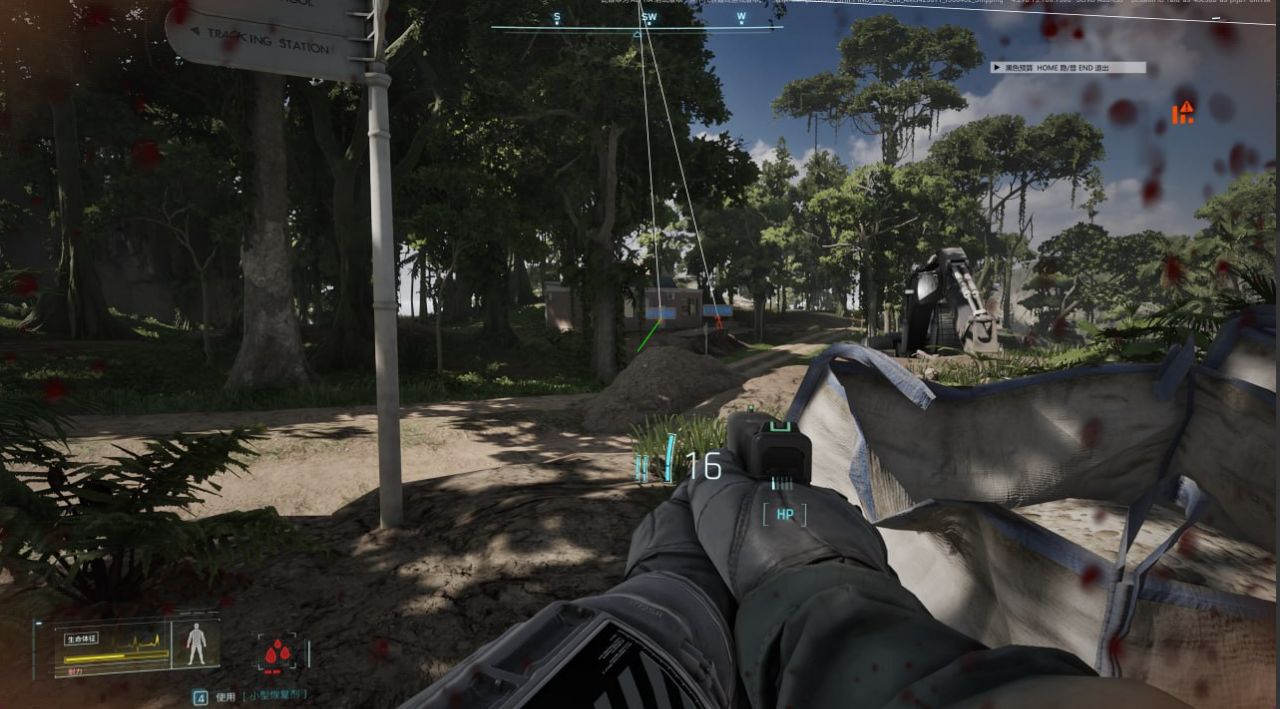The width and height of the screenshot is (1280, 709).
Task: Click the HP ammo type label
Action: [784, 514]
